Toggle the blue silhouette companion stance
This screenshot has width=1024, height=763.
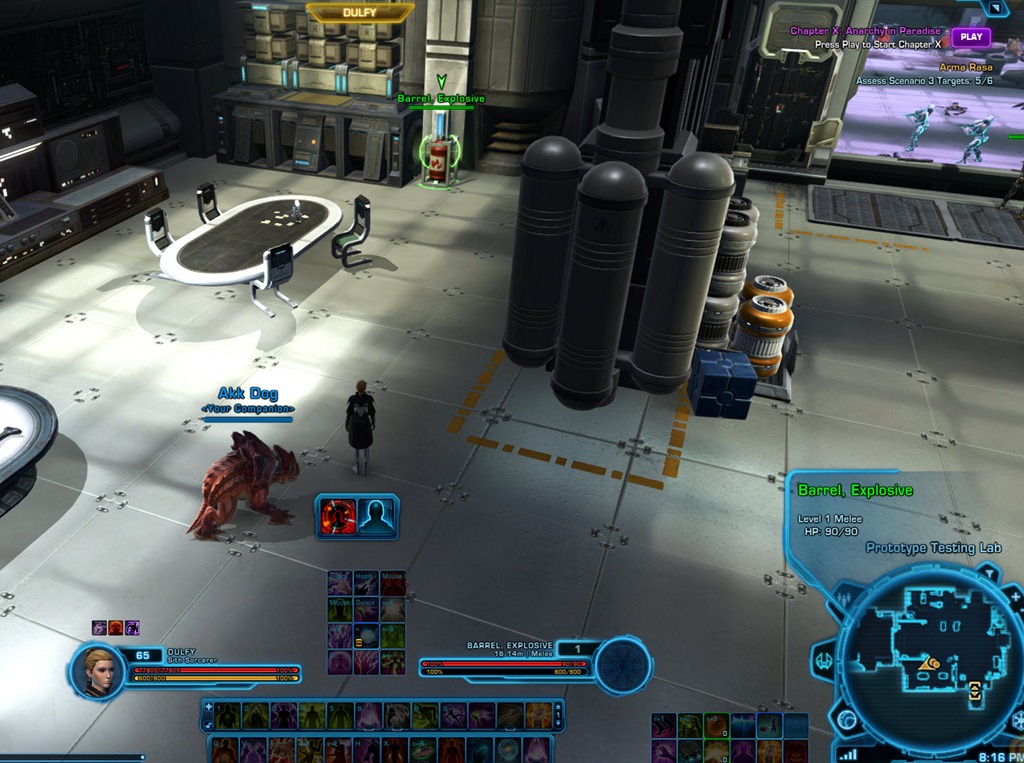[x=377, y=516]
